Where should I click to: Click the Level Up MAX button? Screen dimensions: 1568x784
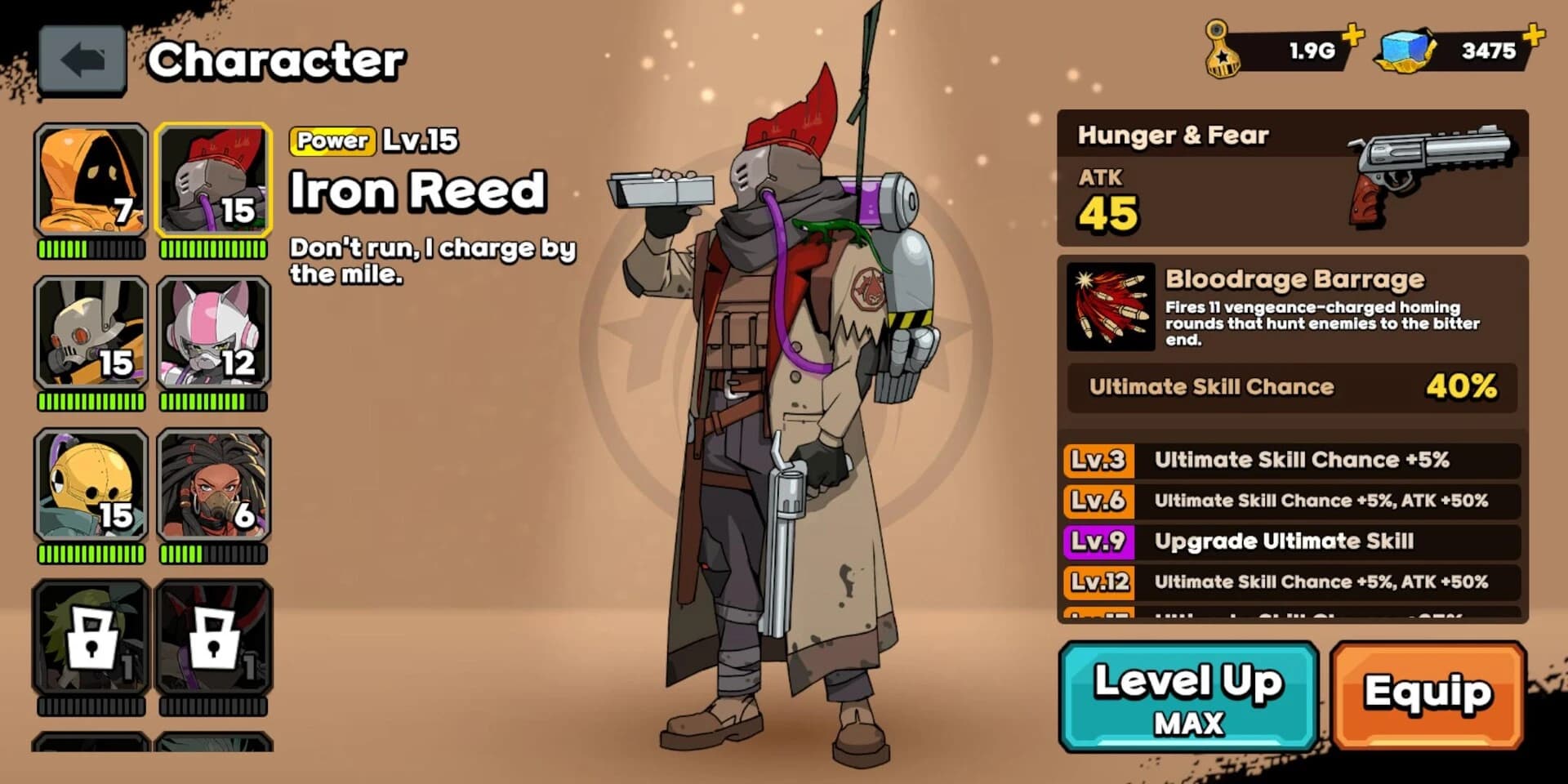coord(1188,697)
